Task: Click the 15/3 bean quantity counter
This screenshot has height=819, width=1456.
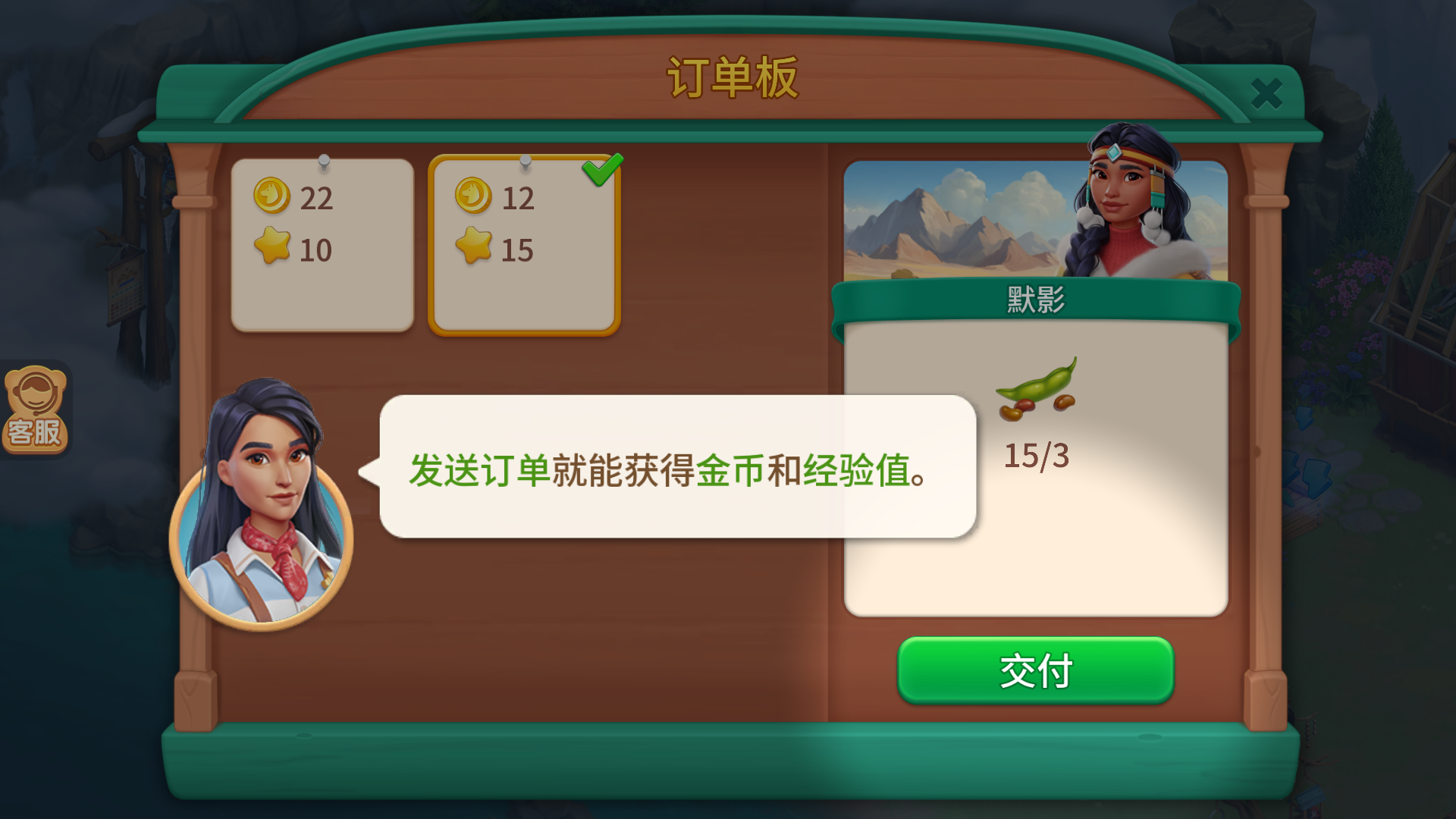Action: [x=1036, y=455]
